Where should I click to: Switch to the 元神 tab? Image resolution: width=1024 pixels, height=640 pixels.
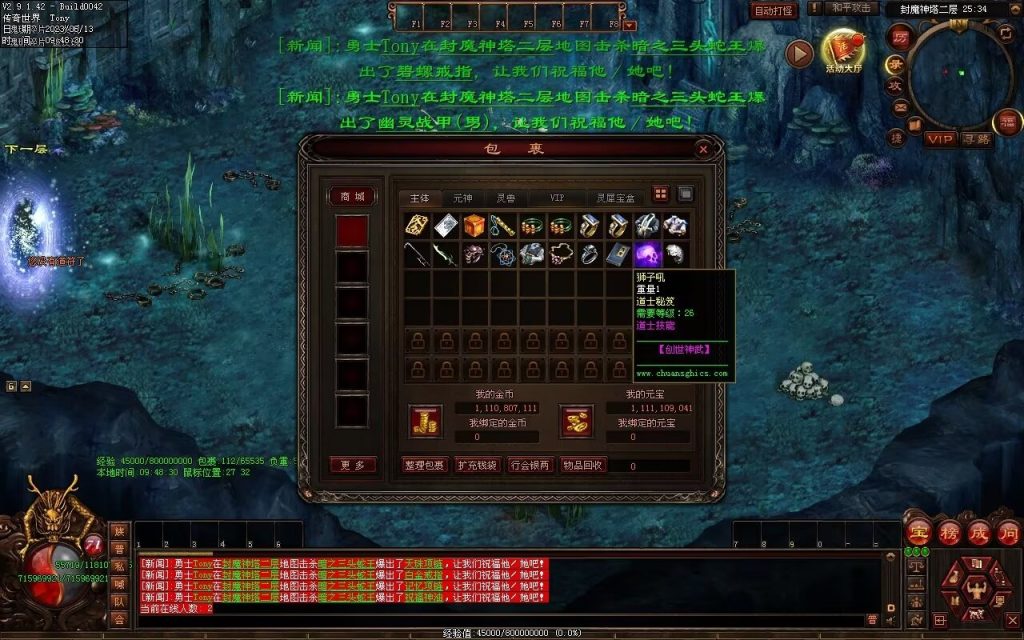pyautogui.click(x=463, y=198)
